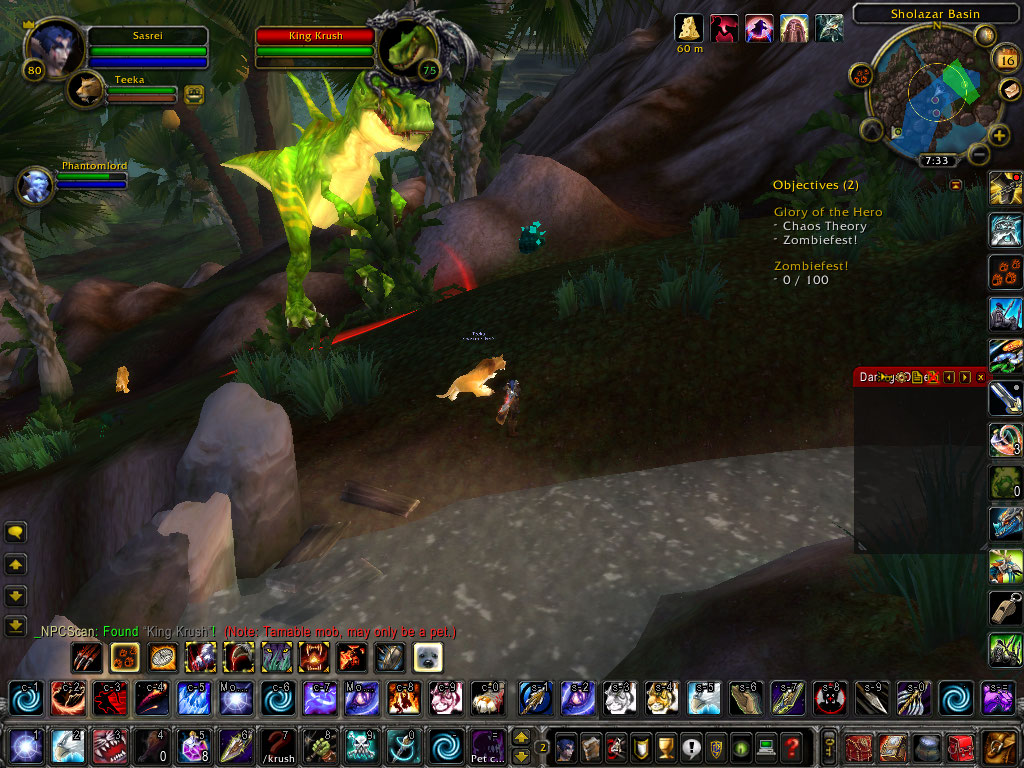This screenshot has height=768, width=1024.
Task: Click the Sholazar Basin minimap
Action: (928, 95)
